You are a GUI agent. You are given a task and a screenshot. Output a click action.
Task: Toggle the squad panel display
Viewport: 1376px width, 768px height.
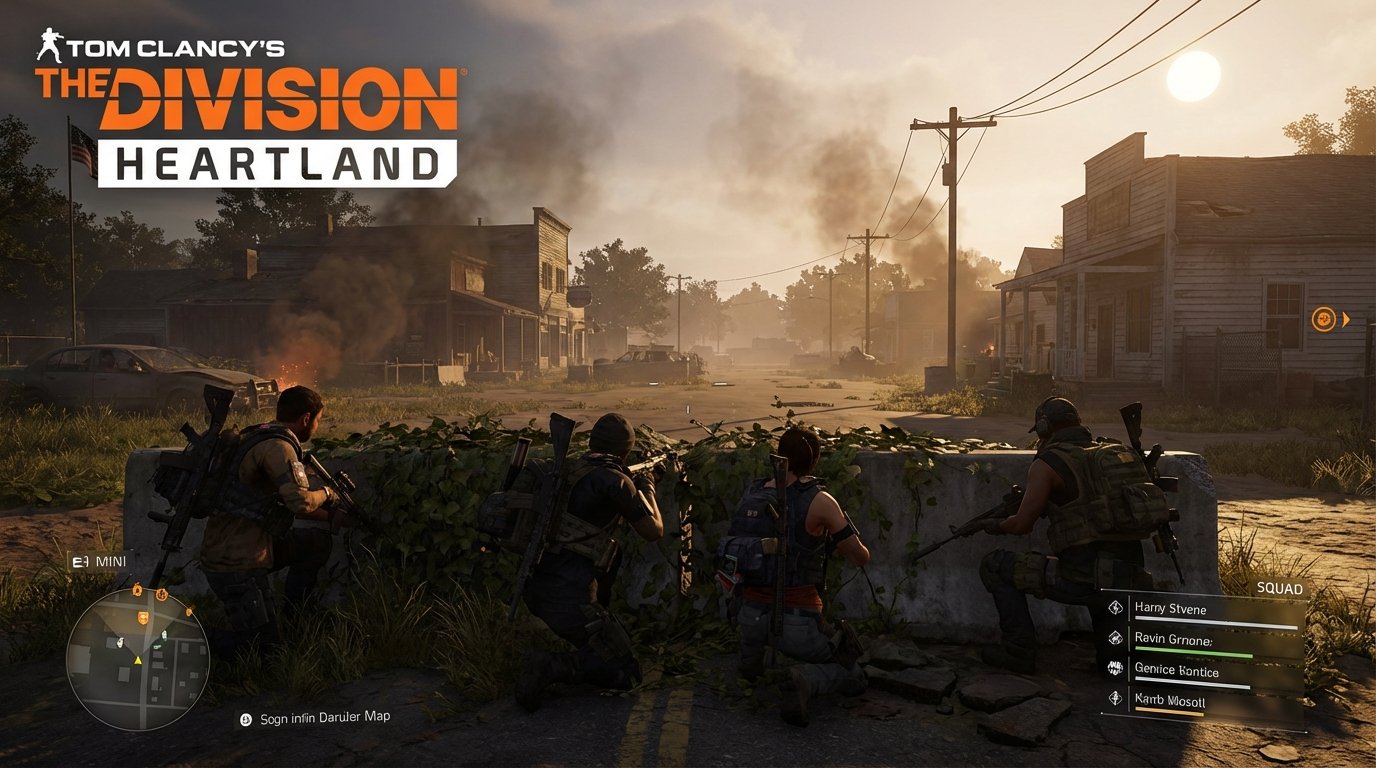tap(1279, 588)
